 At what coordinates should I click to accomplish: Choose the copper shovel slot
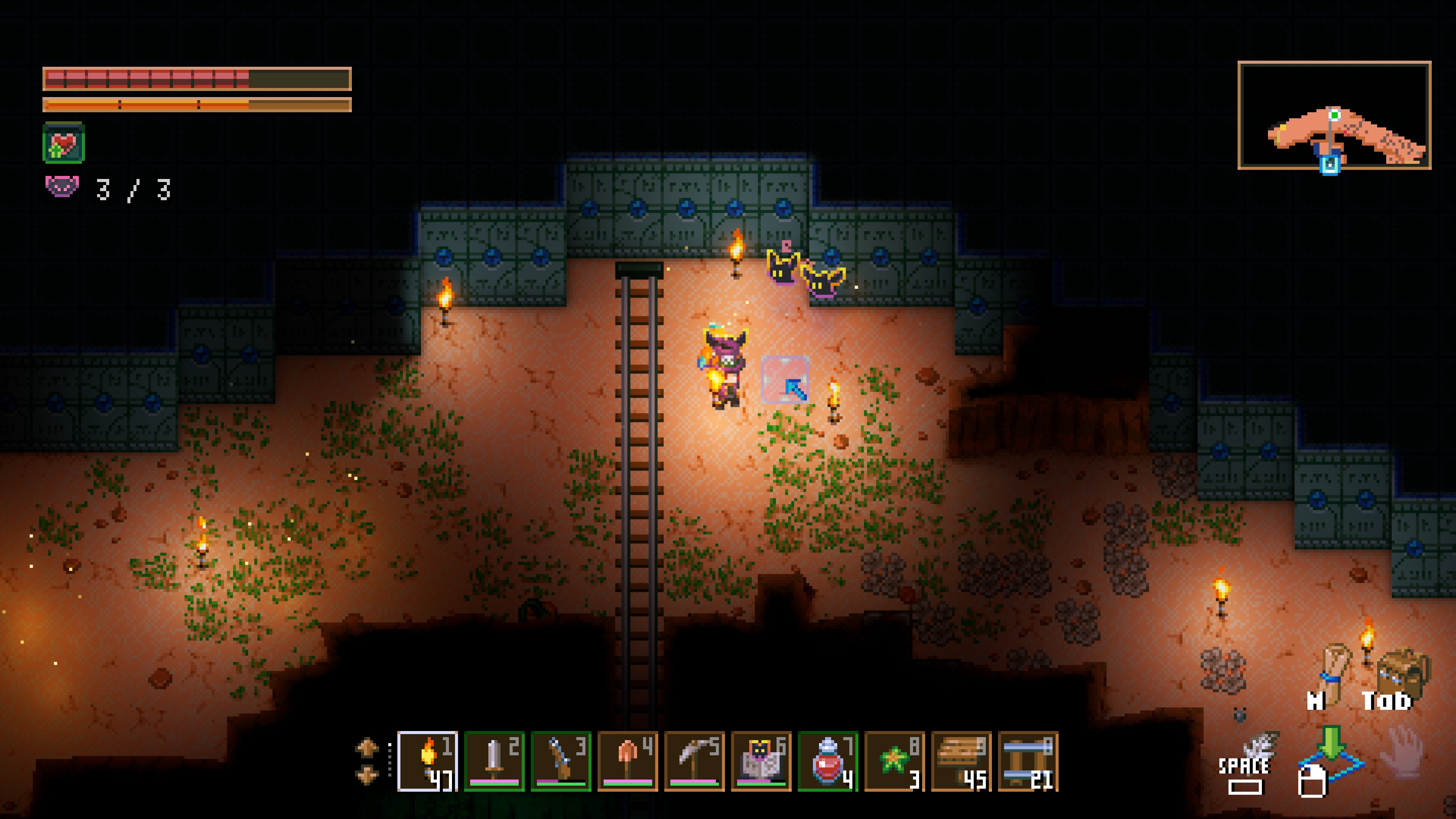click(x=628, y=761)
